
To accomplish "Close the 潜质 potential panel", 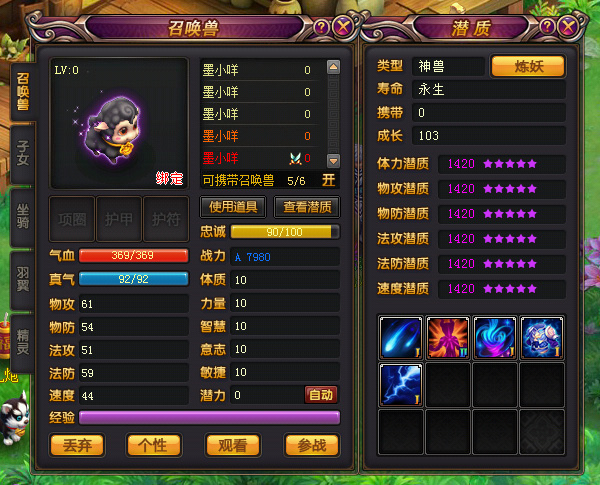I will 570,27.
